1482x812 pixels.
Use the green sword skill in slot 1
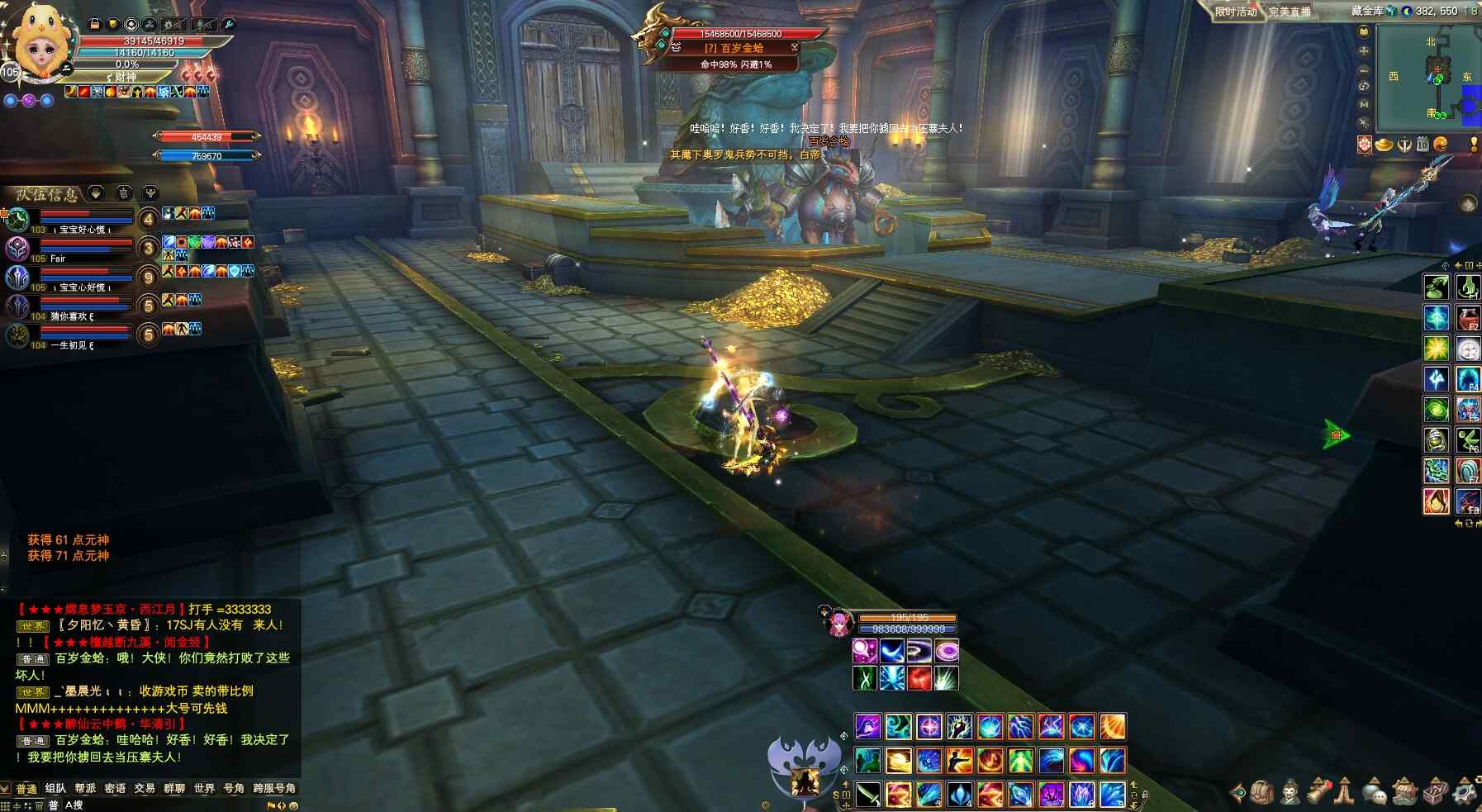(x=867, y=794)
